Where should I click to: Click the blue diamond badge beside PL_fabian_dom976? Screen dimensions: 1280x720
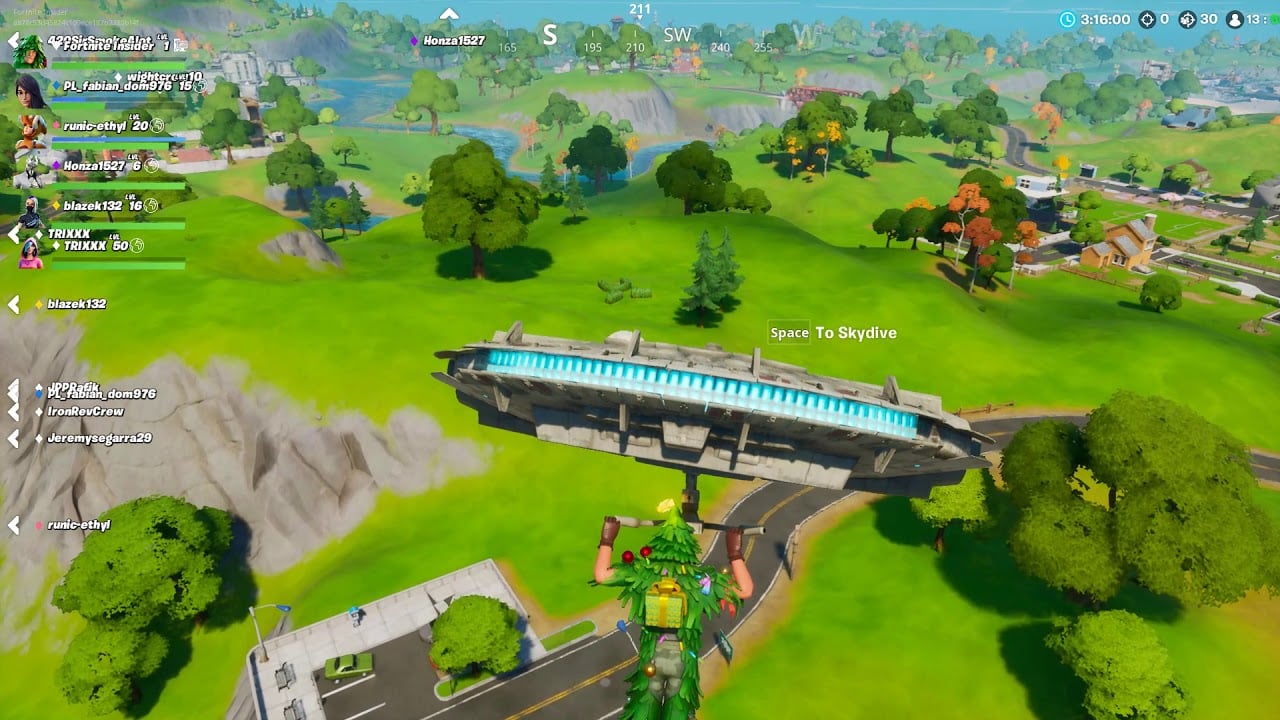(x=55, y=85)
